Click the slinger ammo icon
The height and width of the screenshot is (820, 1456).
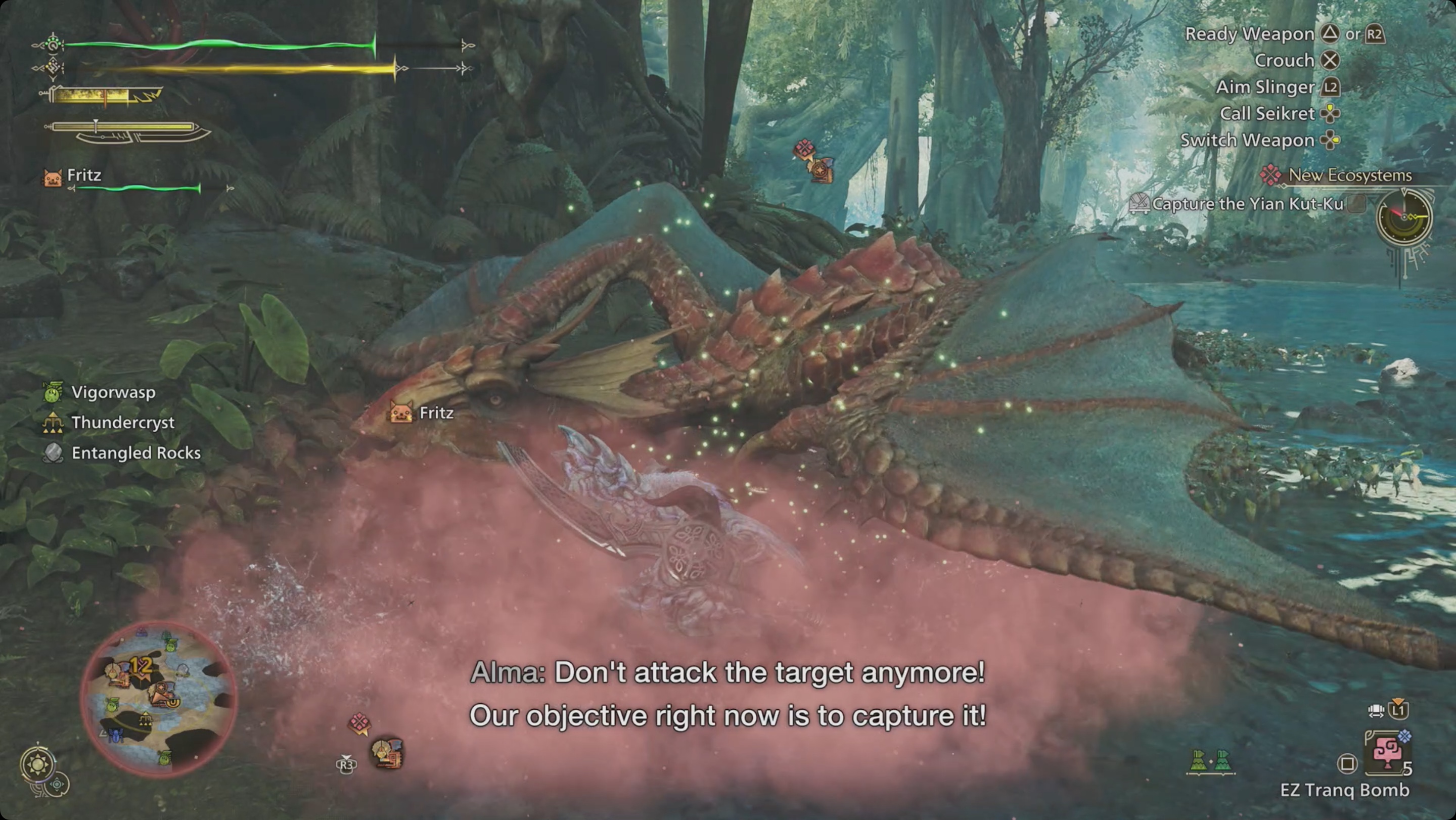(1211, 762)
